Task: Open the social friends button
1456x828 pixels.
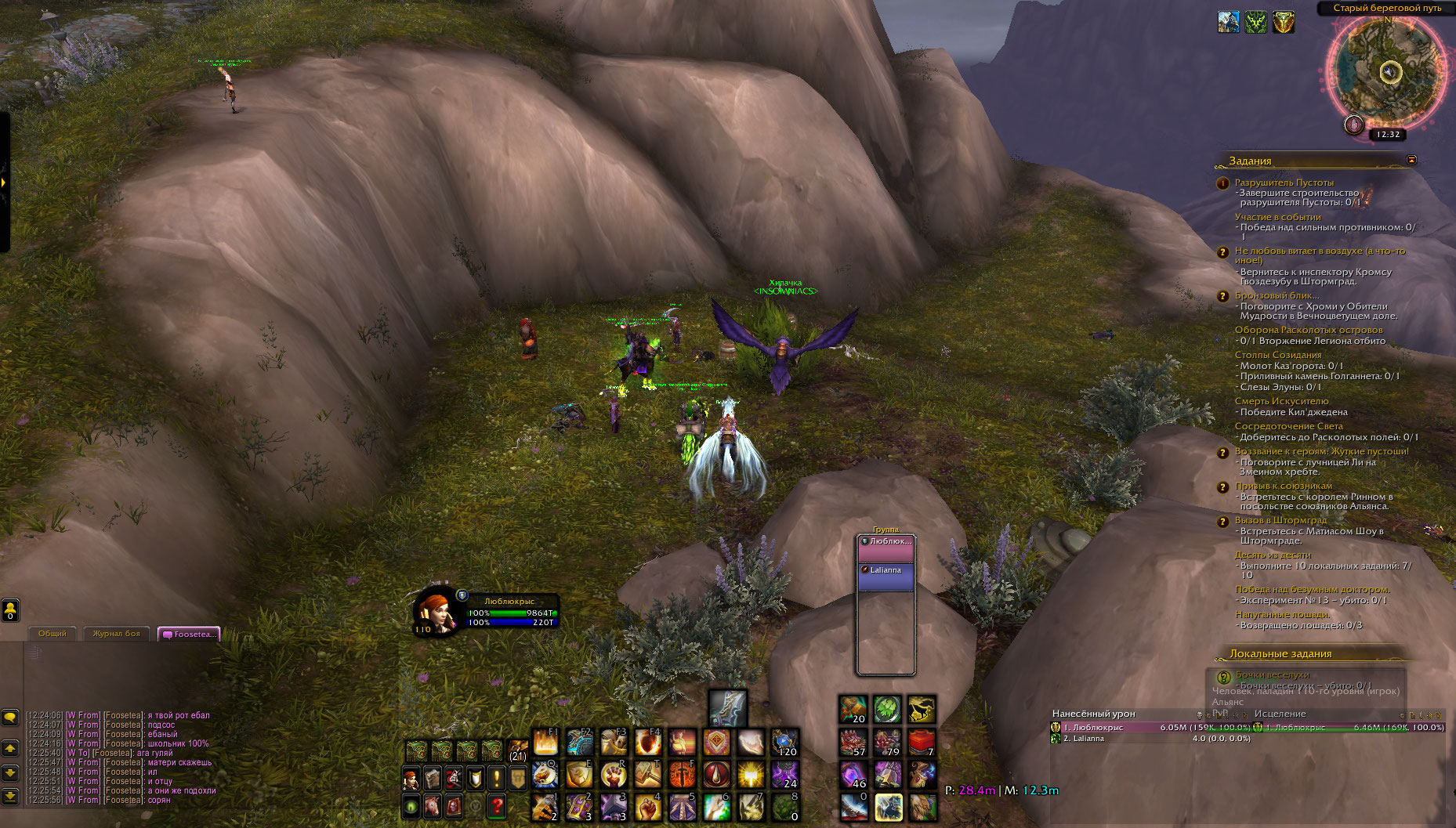Action: click(10, 609)
